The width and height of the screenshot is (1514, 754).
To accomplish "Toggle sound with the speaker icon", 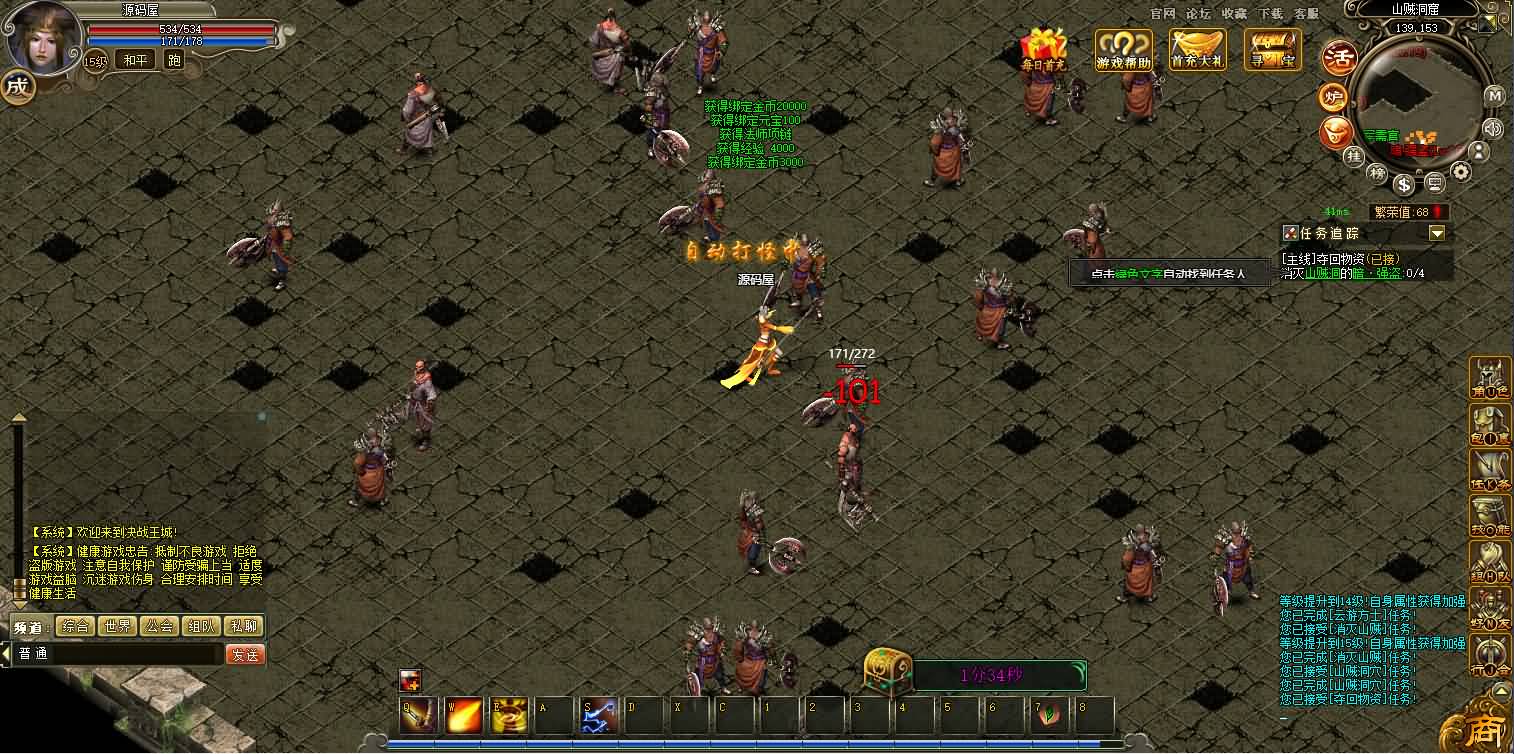I will pyautogui.click(x=1493, y=127).
